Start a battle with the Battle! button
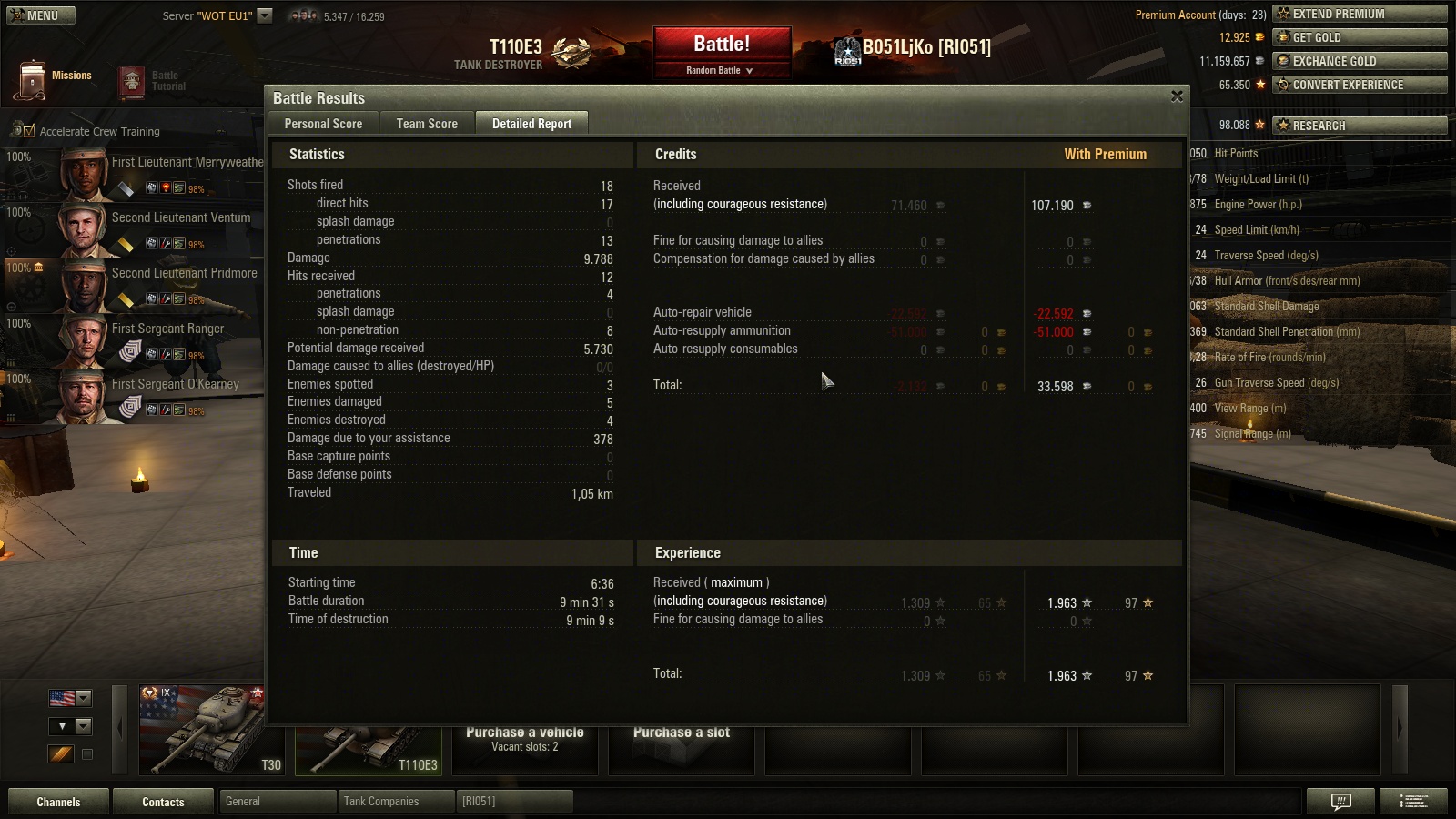Screen dimensions: 1456x819 pos(722,45)
